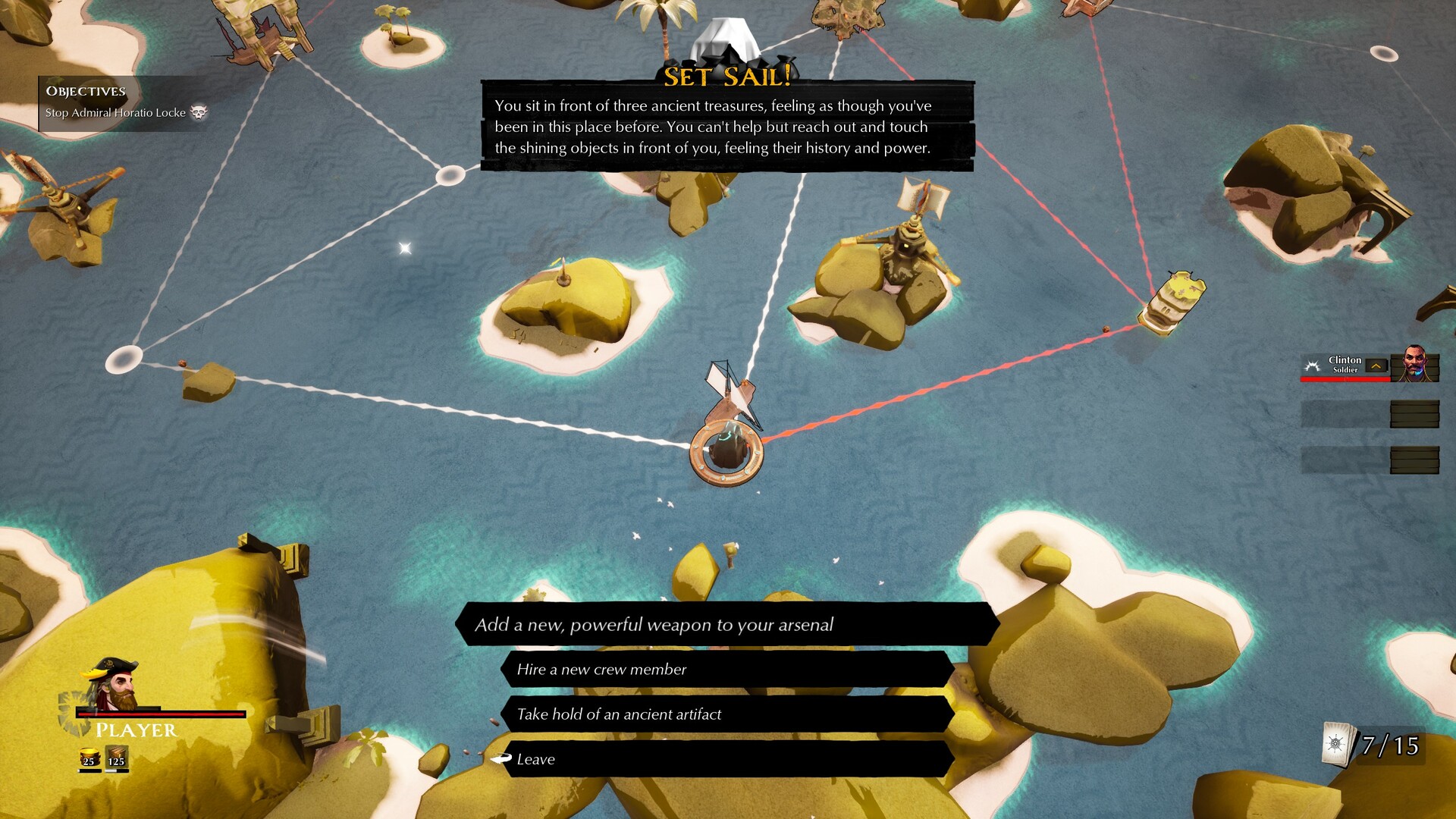Click the Player health bar
The width and height of the screenshot is (1456, 819).
(x=159, y=714)
